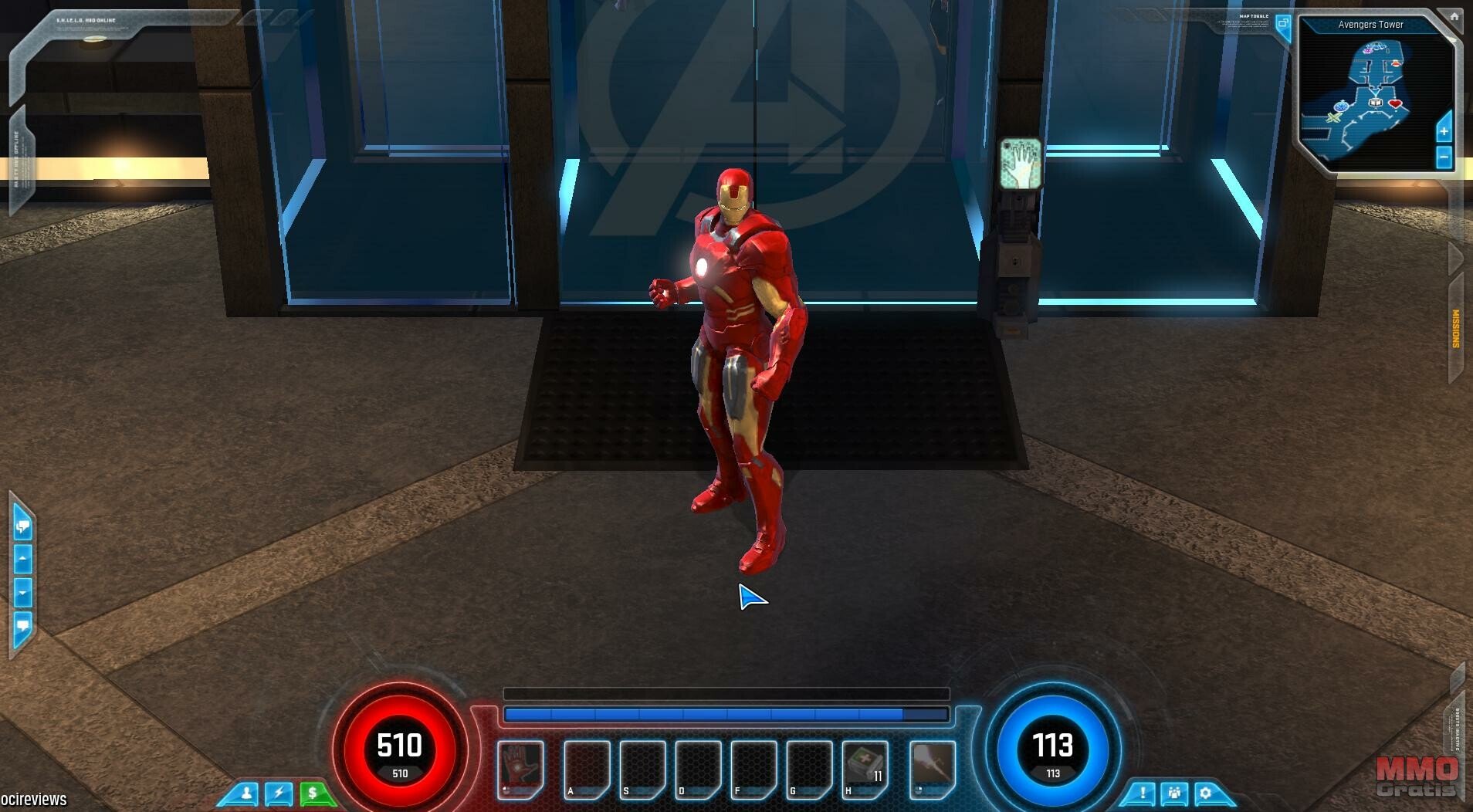1473x812 pixels.
Task: Select the red hand ability slot
Action: pyautogui.click(x=520, y=768)
